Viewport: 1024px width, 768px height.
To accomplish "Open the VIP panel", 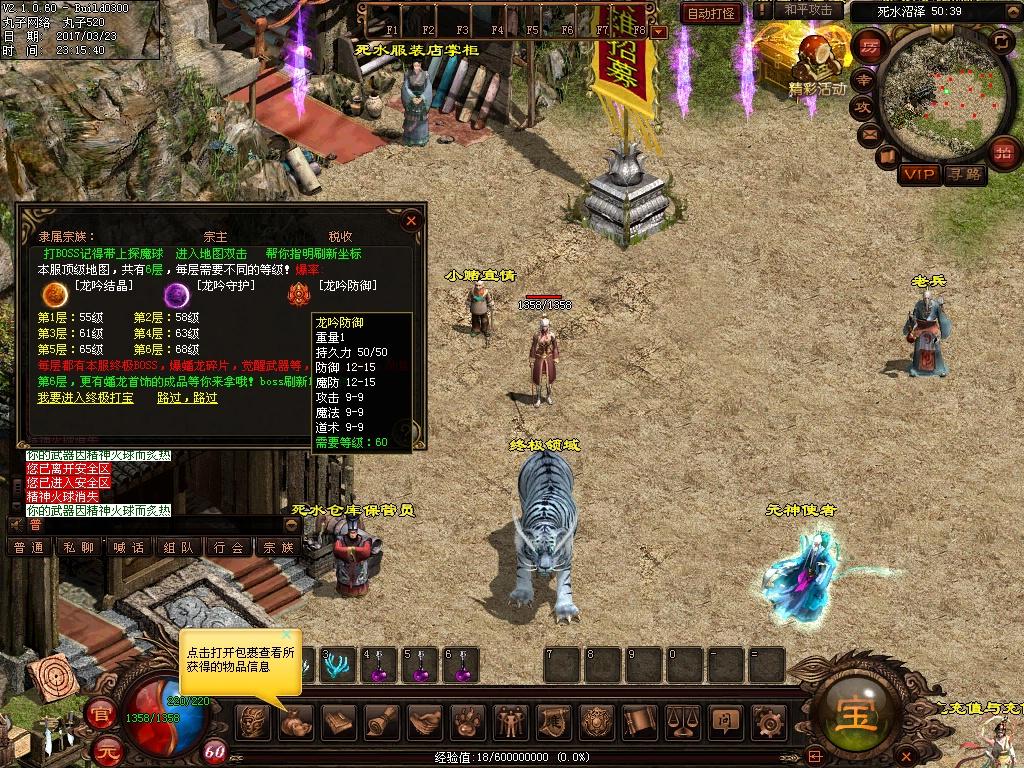I will tap(919, 174).
